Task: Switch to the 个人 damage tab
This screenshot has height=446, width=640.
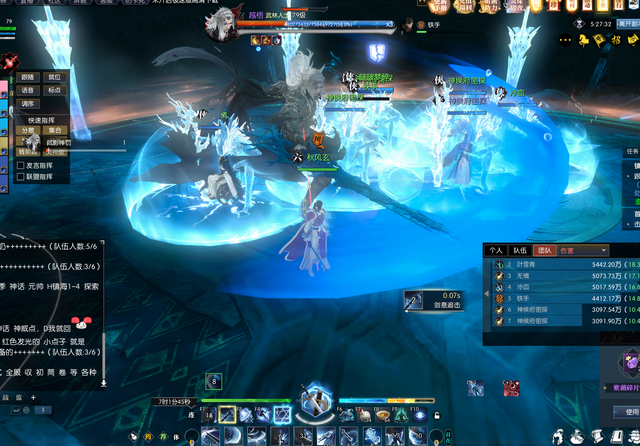Action: [x=496, y=250]
